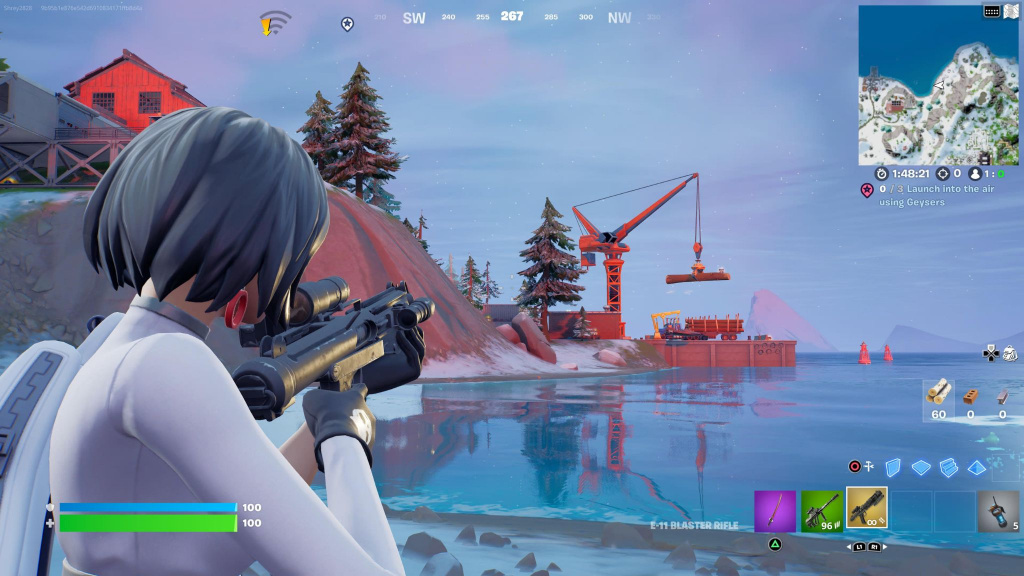This screenshot has height=576, width=1024.
Task: Open the backpack inventory icon
Action: [1009, 352]
